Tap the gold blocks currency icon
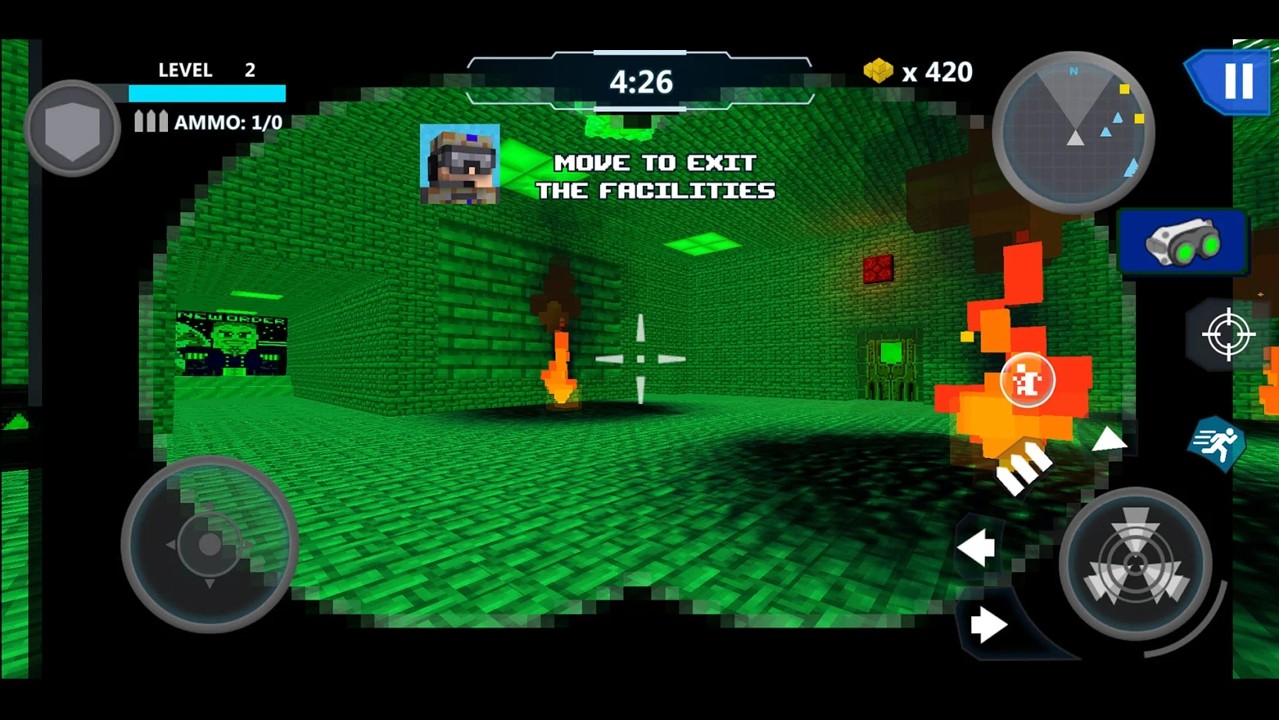 click(x=878, y=71)
